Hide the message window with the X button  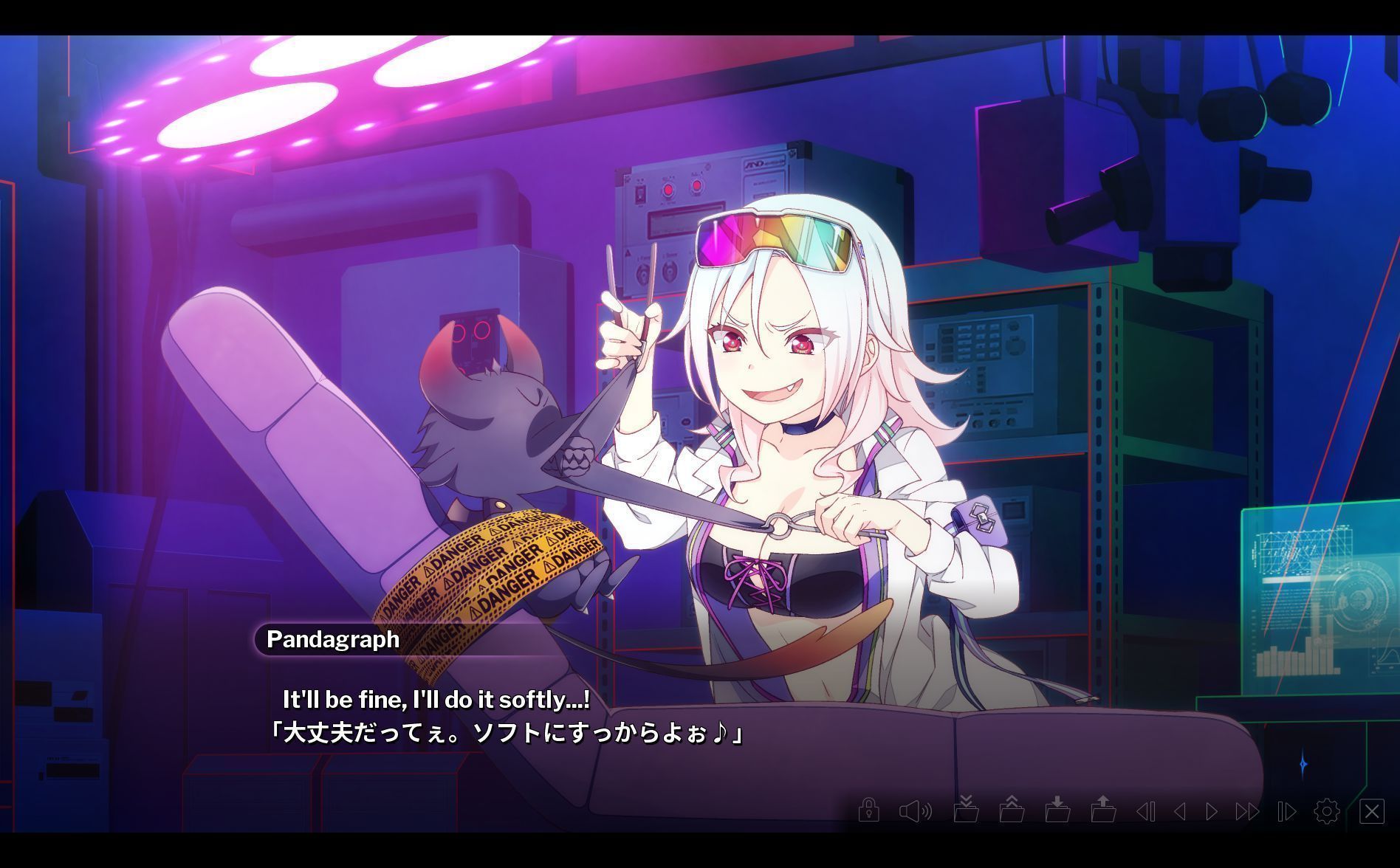click(x=1372, y=810)
